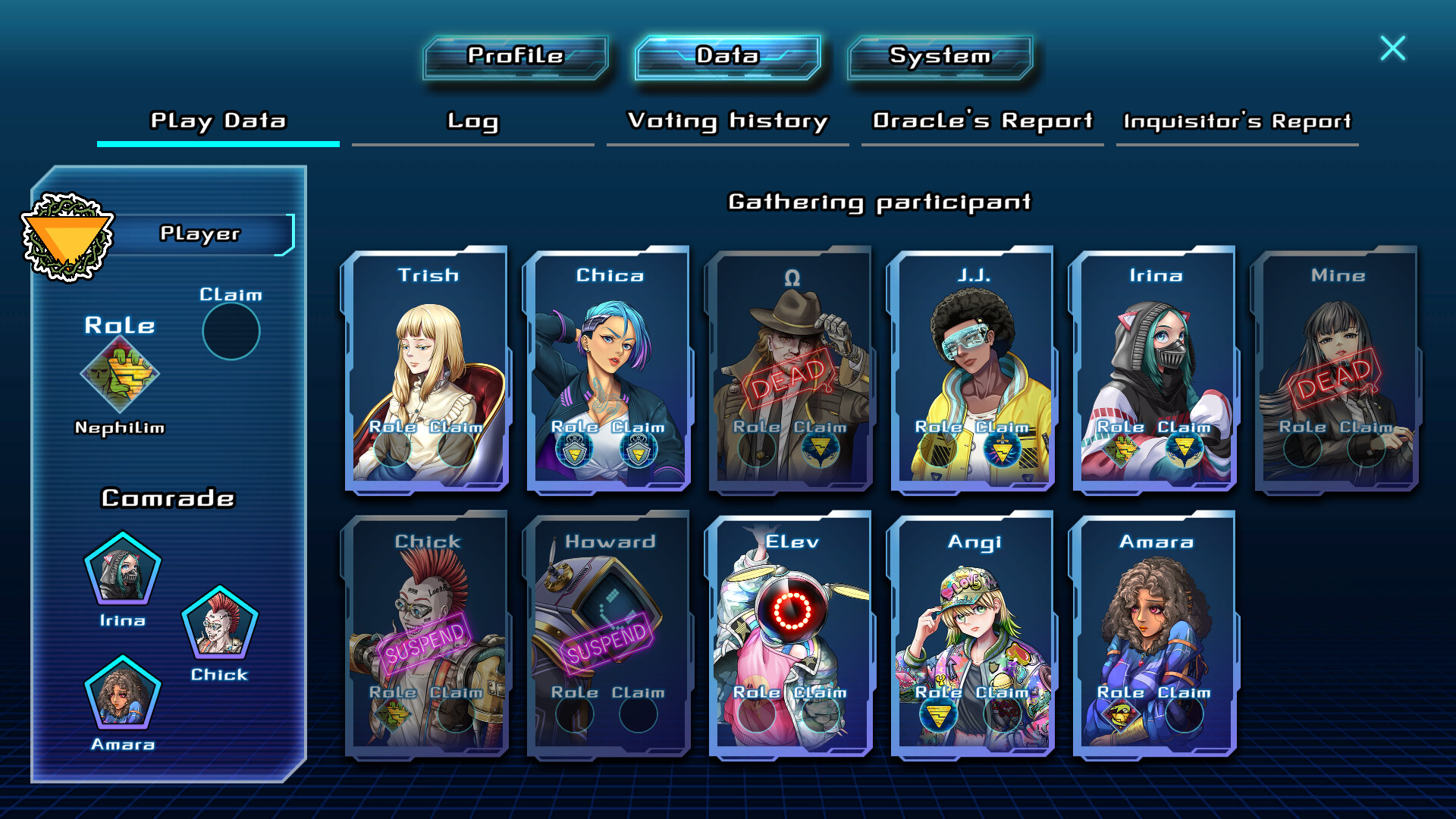Select comrade Chick's pentagon portrait

pos(220,622)
